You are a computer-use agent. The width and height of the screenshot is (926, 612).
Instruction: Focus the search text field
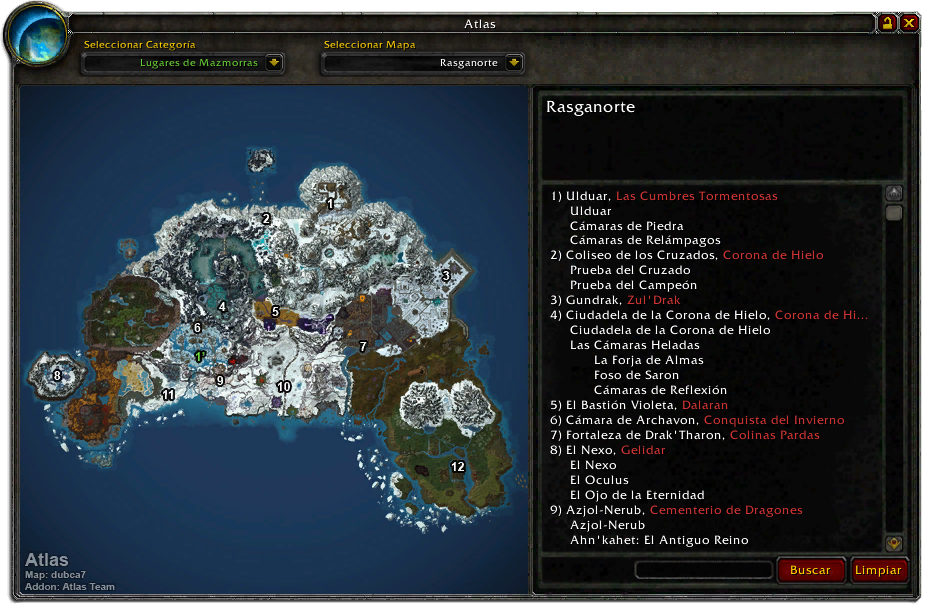pyautogui.click(x=703, y=570)
